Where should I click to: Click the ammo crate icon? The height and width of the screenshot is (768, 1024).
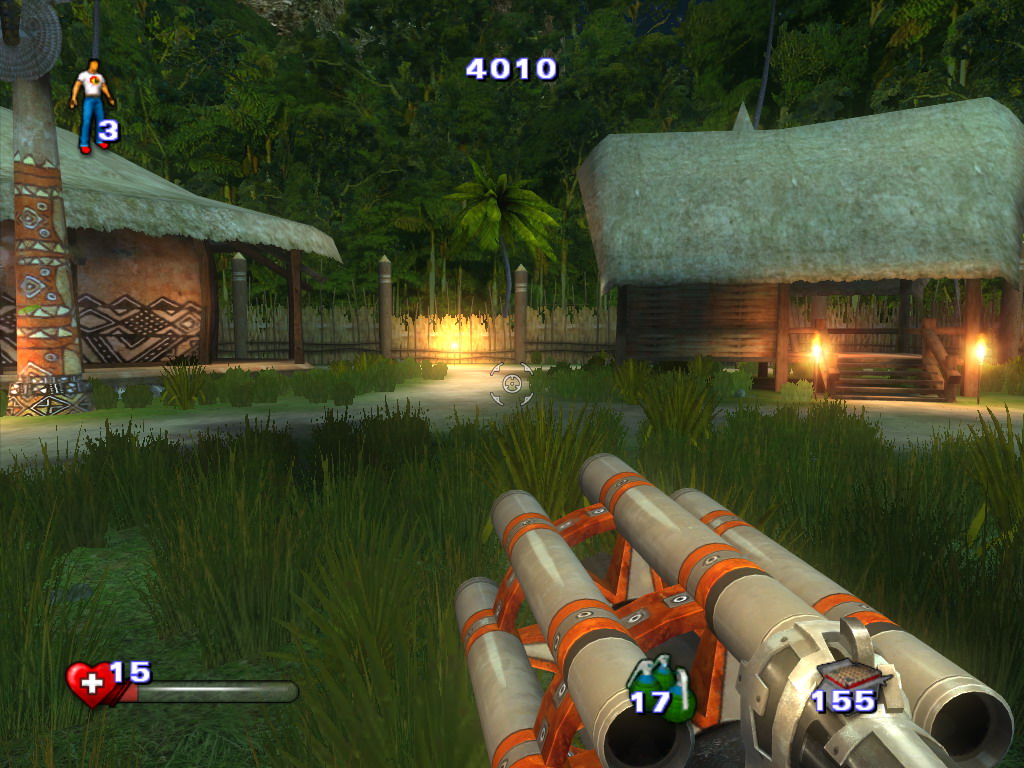tap(850, 679)
